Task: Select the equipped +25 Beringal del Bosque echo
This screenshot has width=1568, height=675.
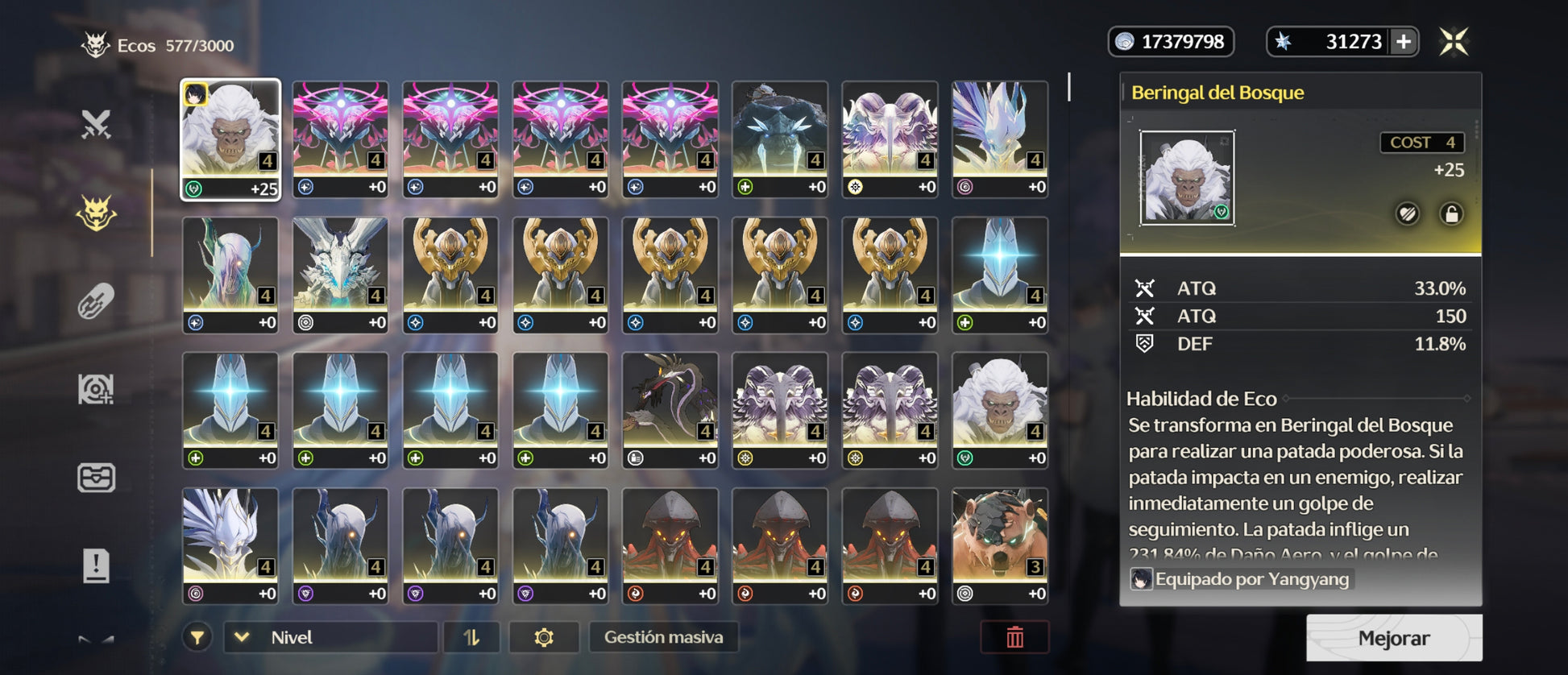Action: (x=230, y=139)
